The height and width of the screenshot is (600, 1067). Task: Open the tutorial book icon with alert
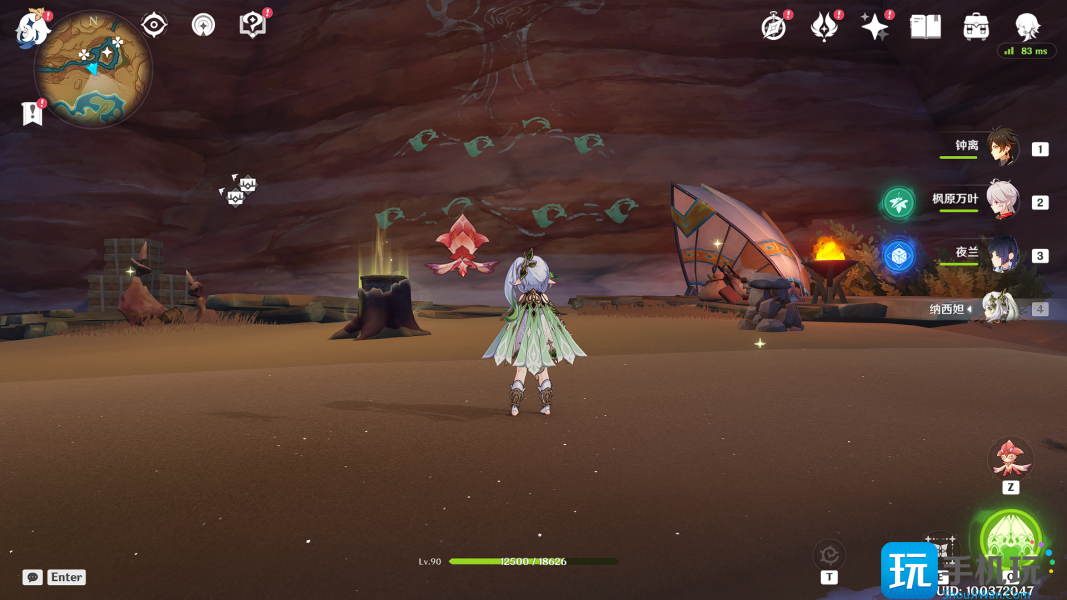253,25
